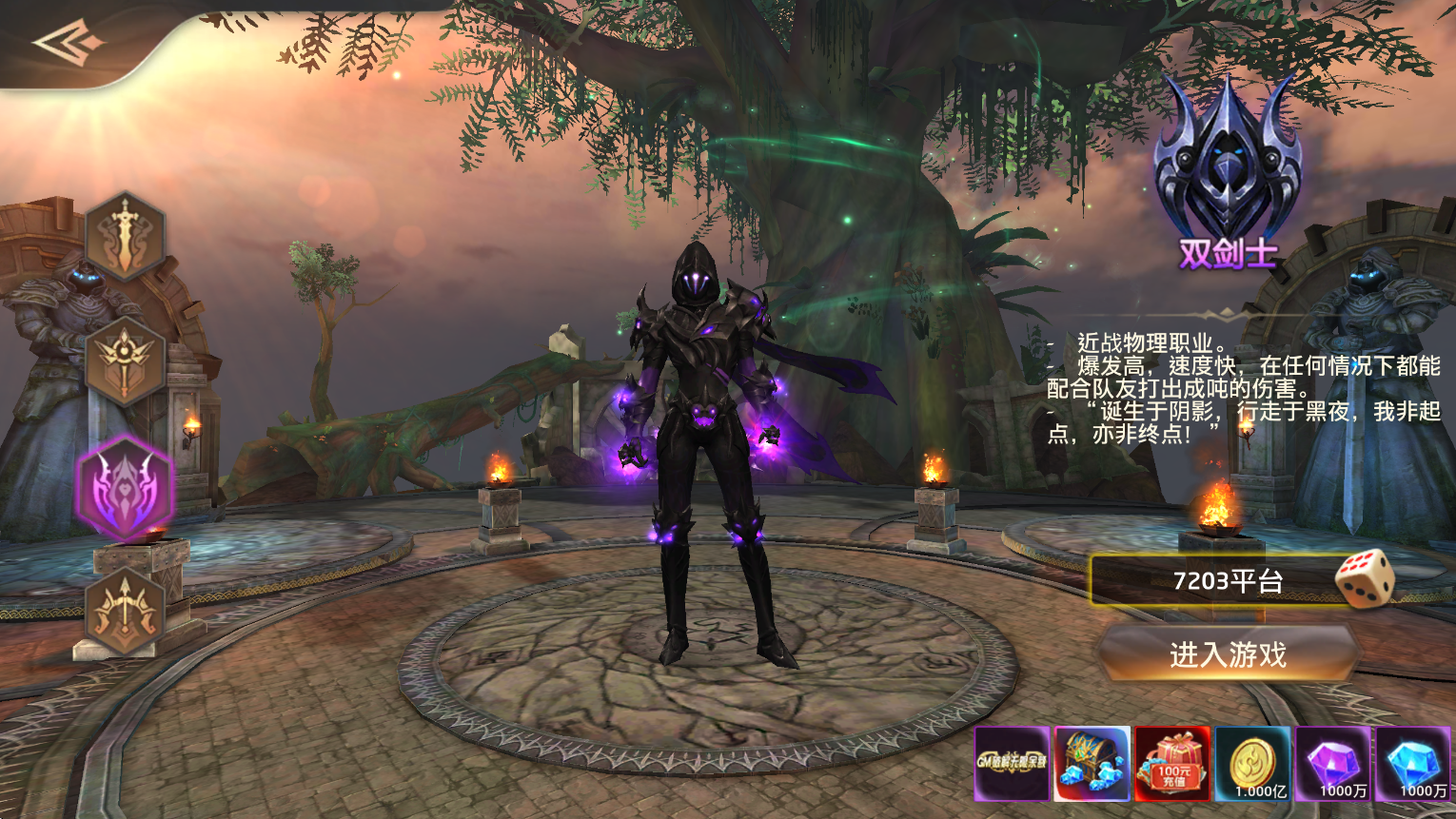Screen dimensions: 1456x819
Task: Select the purple gem 1000万 reward
Action: (1333, 764)
